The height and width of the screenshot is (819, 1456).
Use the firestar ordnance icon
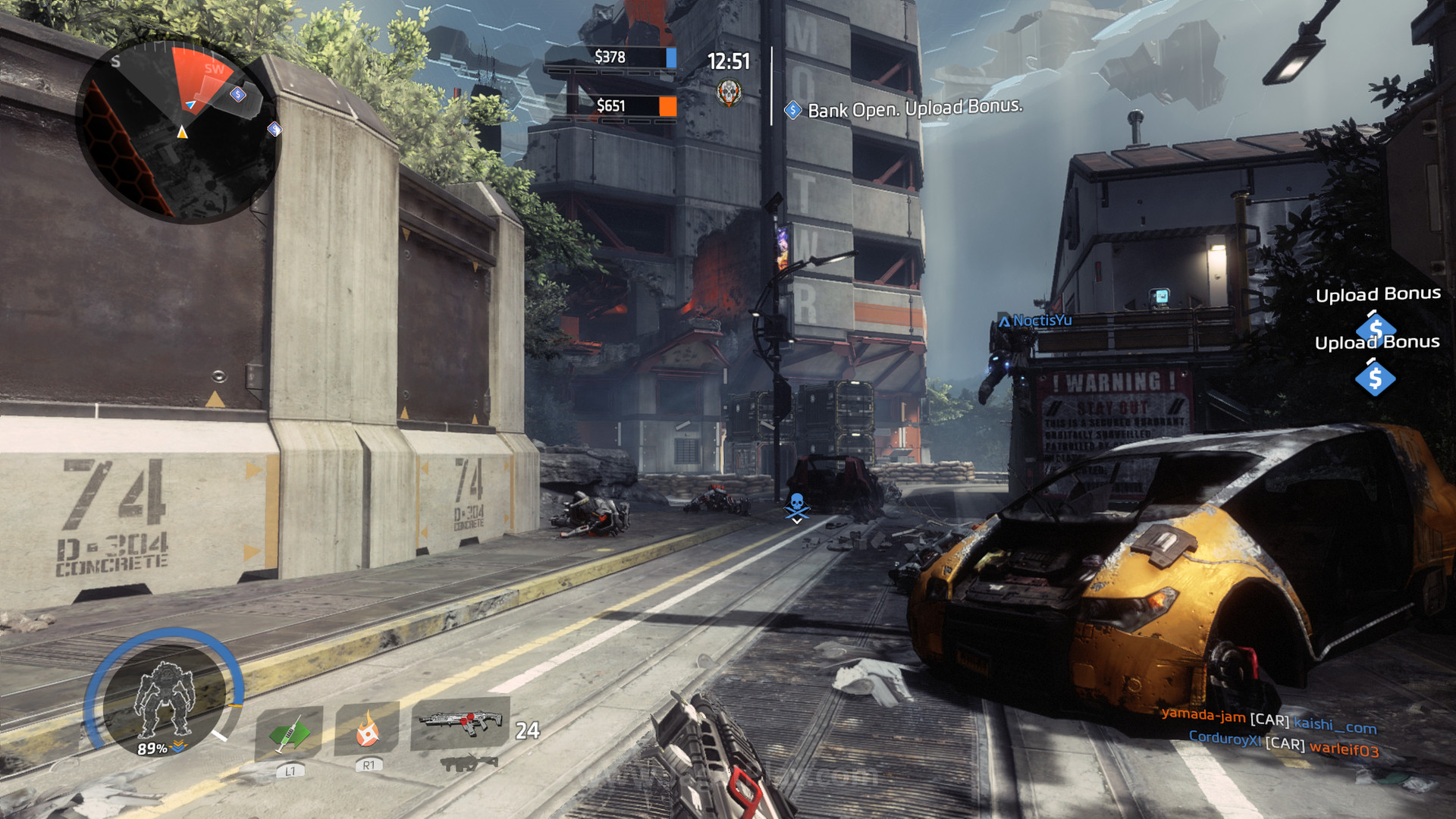367,730
